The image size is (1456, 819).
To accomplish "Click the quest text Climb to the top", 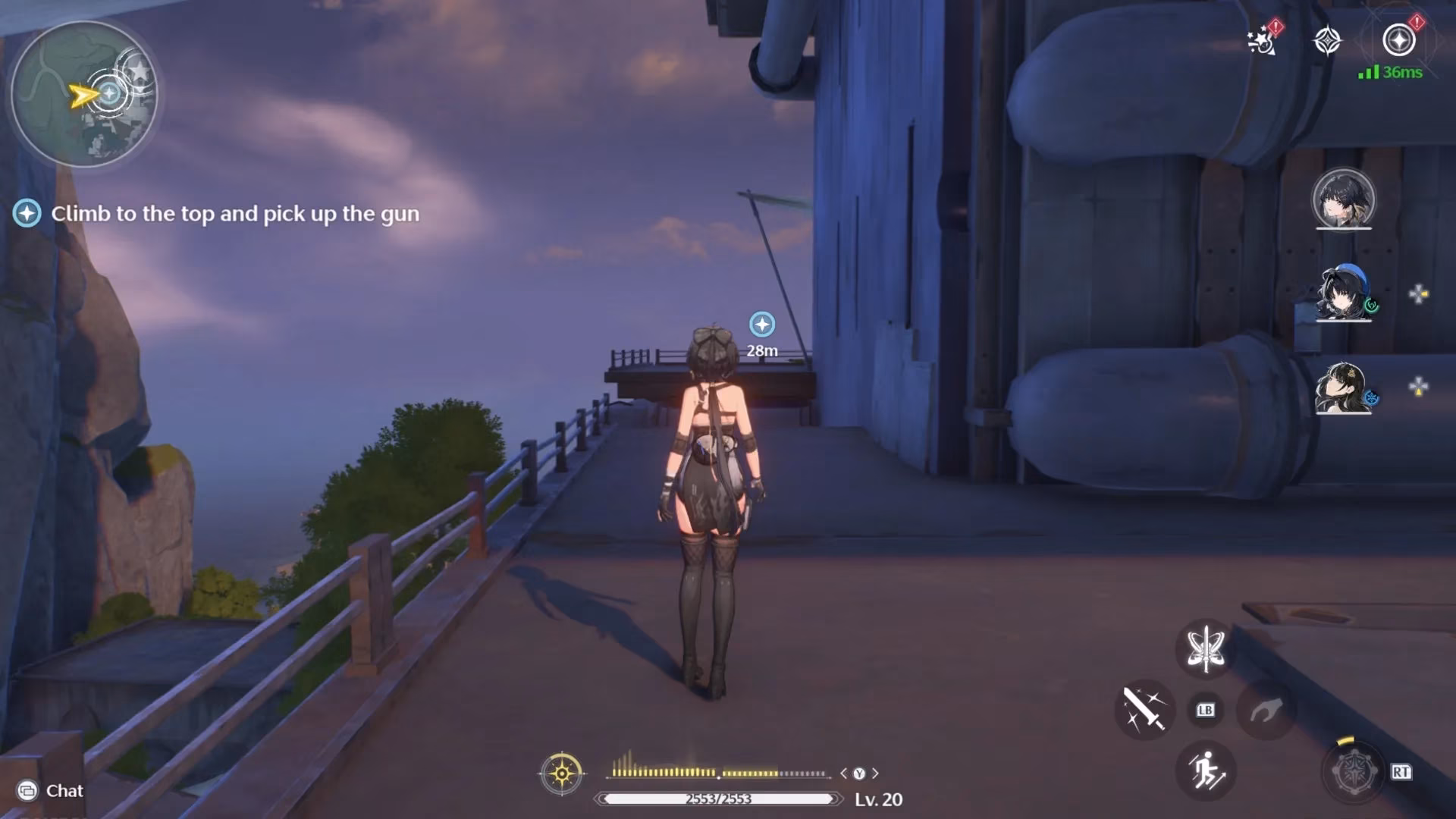I will coord(235,215).
